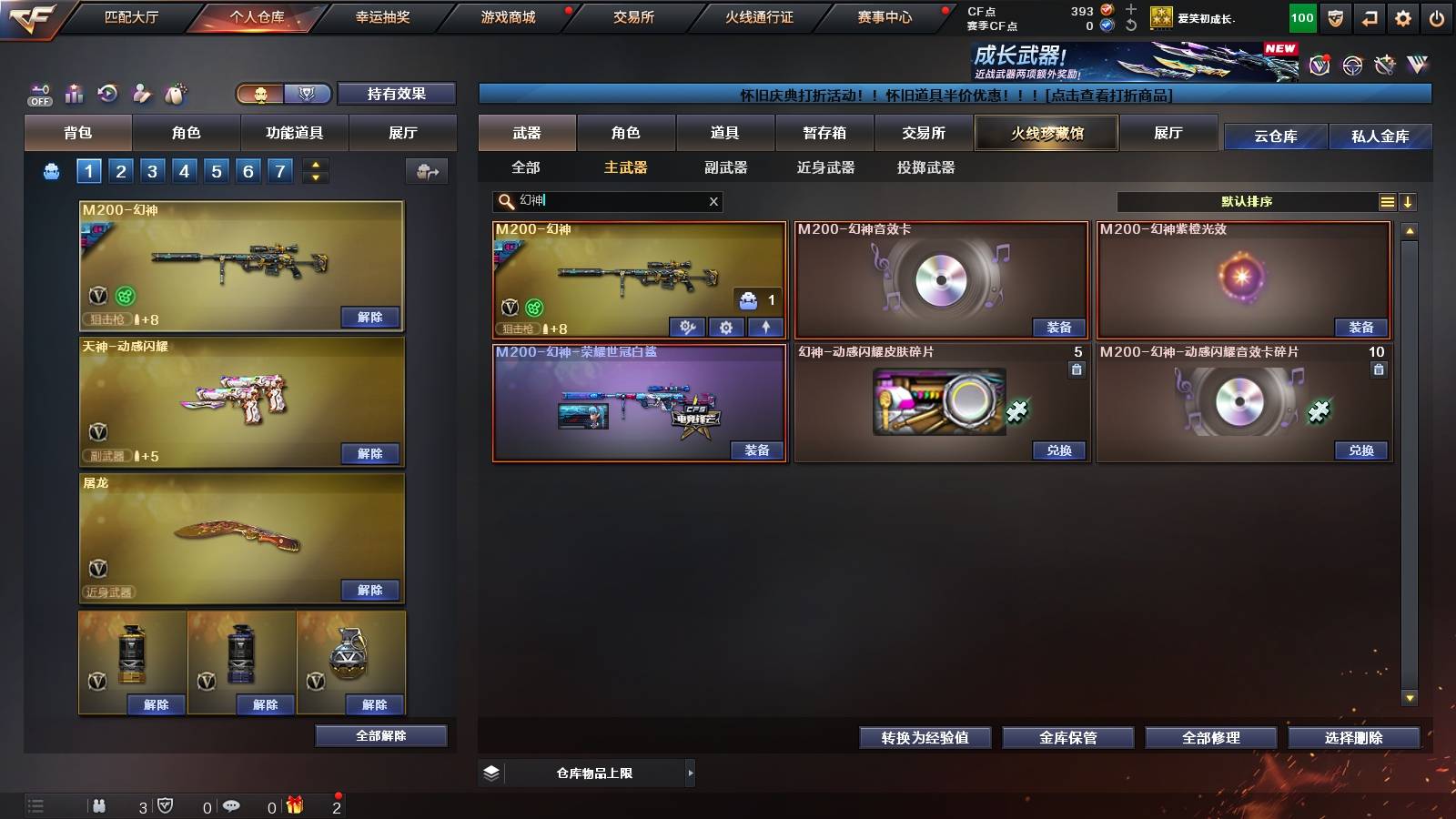Select the repair wrench icon on M200-幻神 card
Screen dimensions: 1456x819
(689, 326)
